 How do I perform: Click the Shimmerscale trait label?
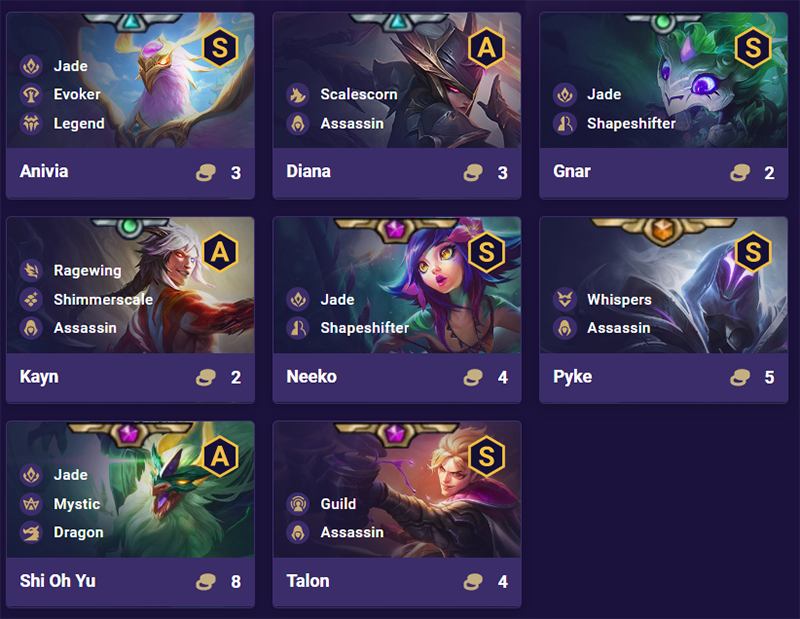[x=103, y=299]
